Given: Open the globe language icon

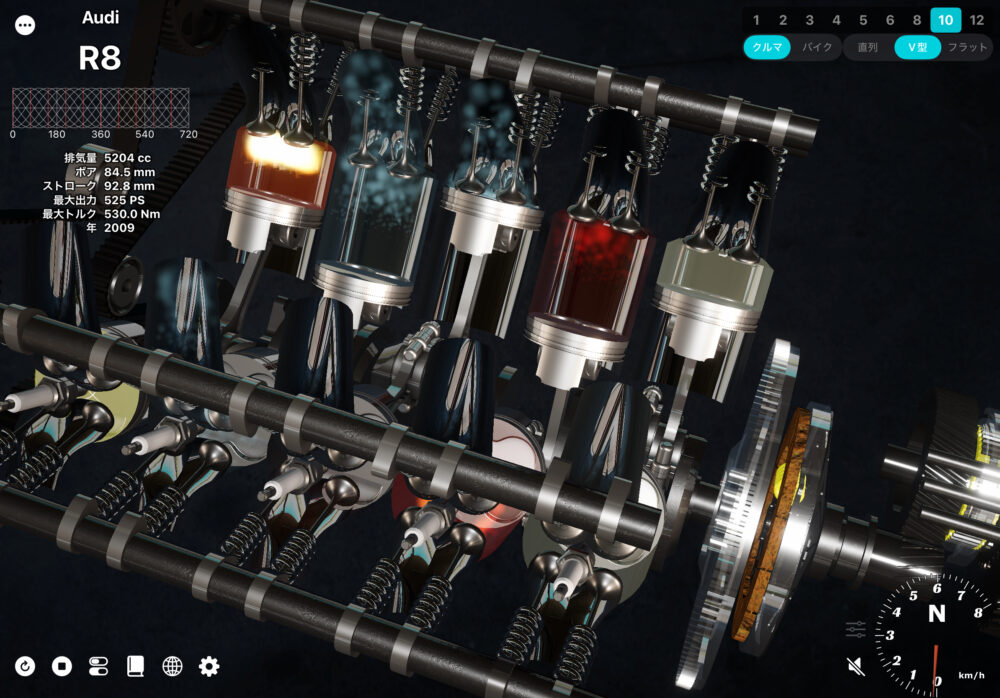Looking at the screenshot, I should 172,666.
